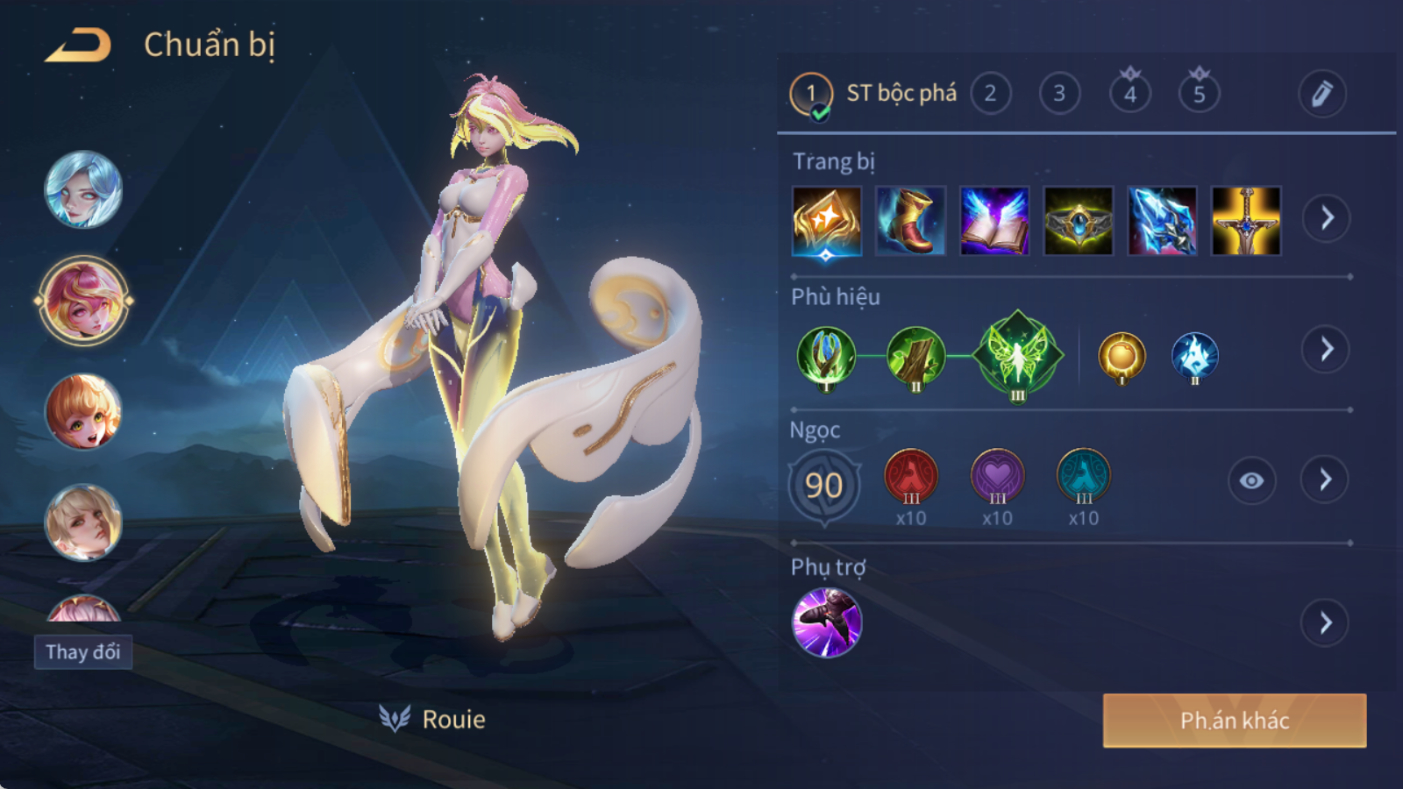This screenshot has height=789, width=1403.
Task: Choose the white-haired hero portrait
Action: click(83, 190)
